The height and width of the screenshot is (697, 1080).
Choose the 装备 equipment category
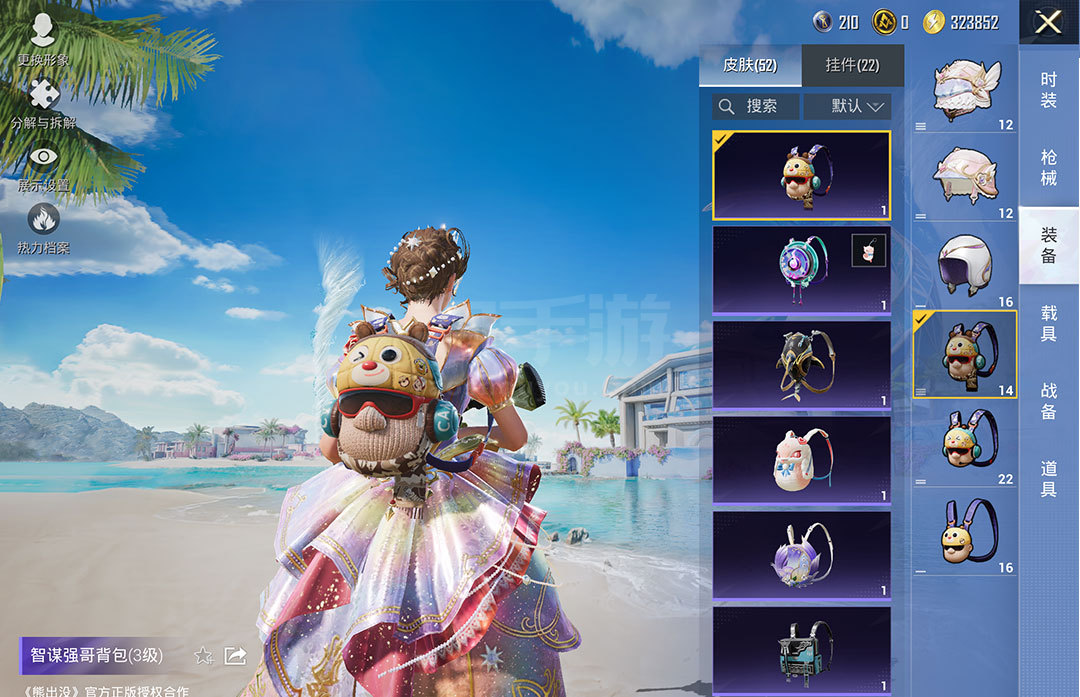coord(1048,246)
